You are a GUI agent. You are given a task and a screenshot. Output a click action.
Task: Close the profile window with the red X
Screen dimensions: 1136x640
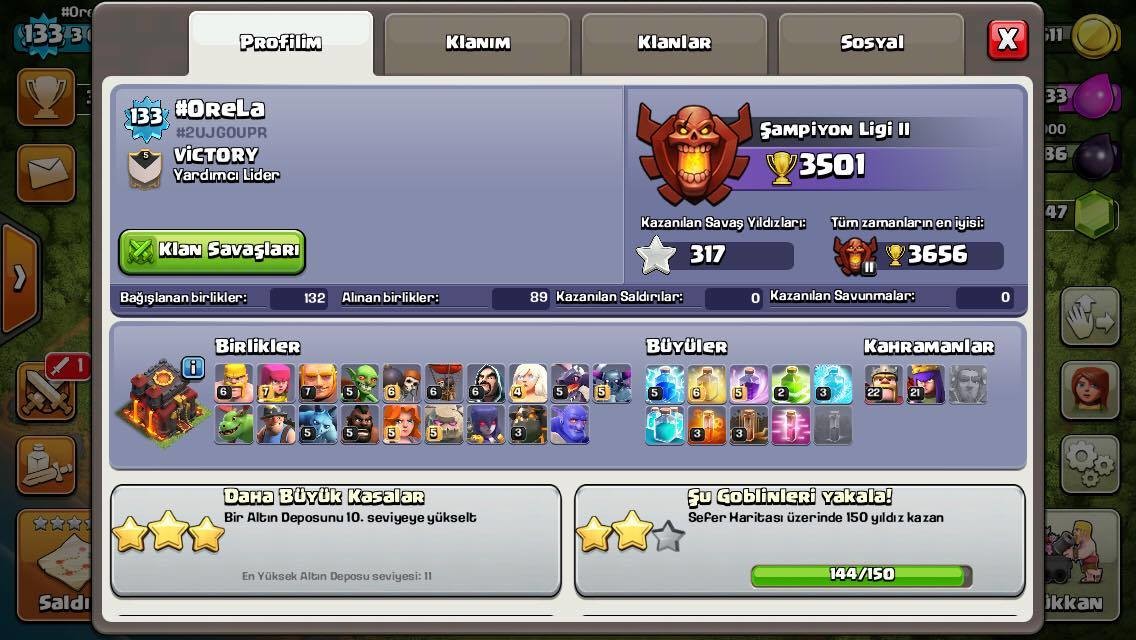[x=1007, y=40]
